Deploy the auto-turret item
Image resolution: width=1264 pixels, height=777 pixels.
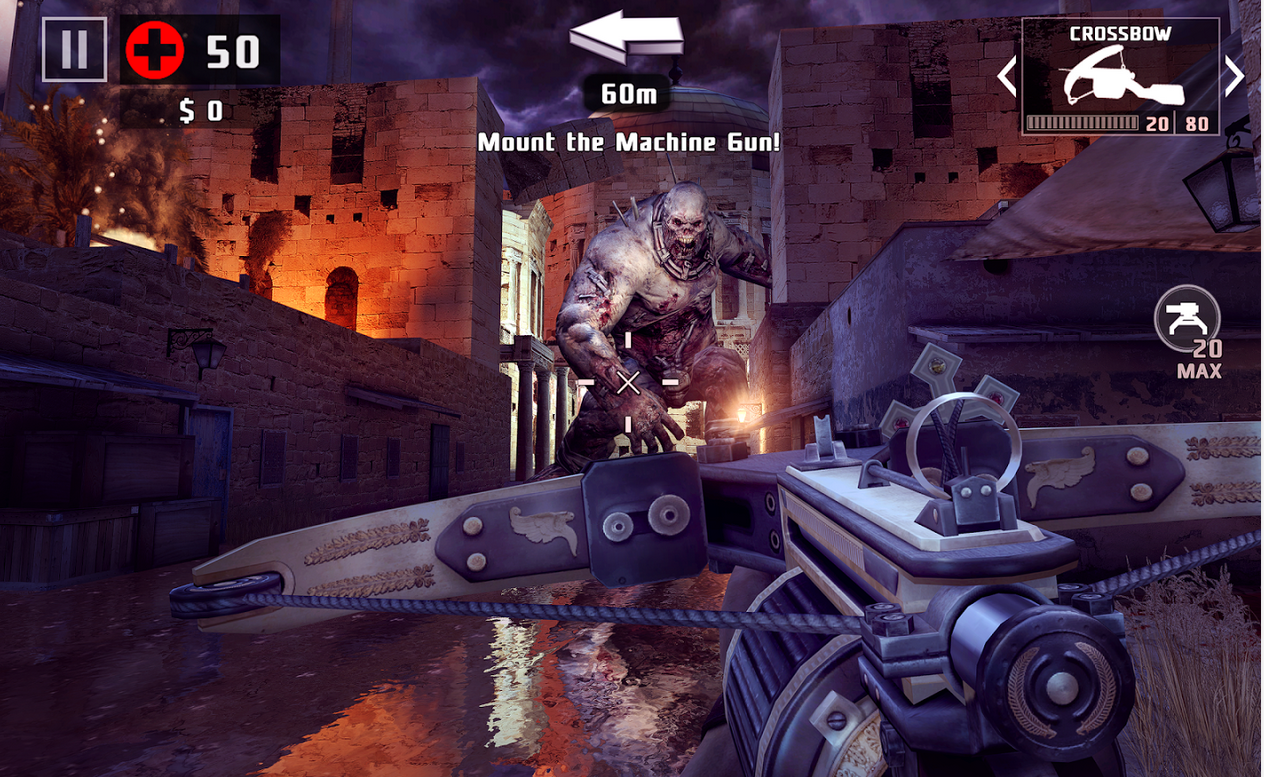pyautogui.click(x=1187, y=319)
